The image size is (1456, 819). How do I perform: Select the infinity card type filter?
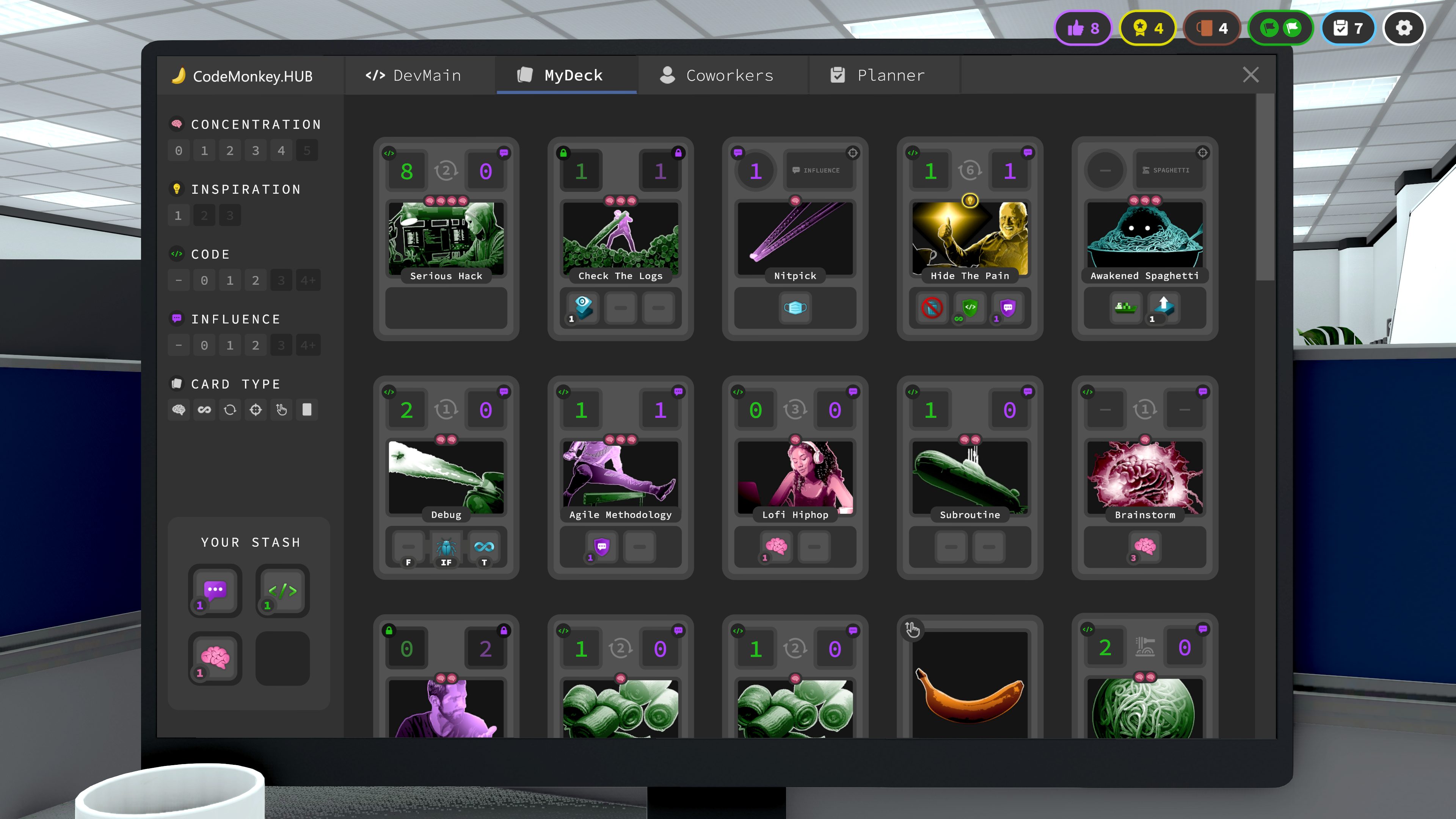pyautogui.click(x=204, y=410)
